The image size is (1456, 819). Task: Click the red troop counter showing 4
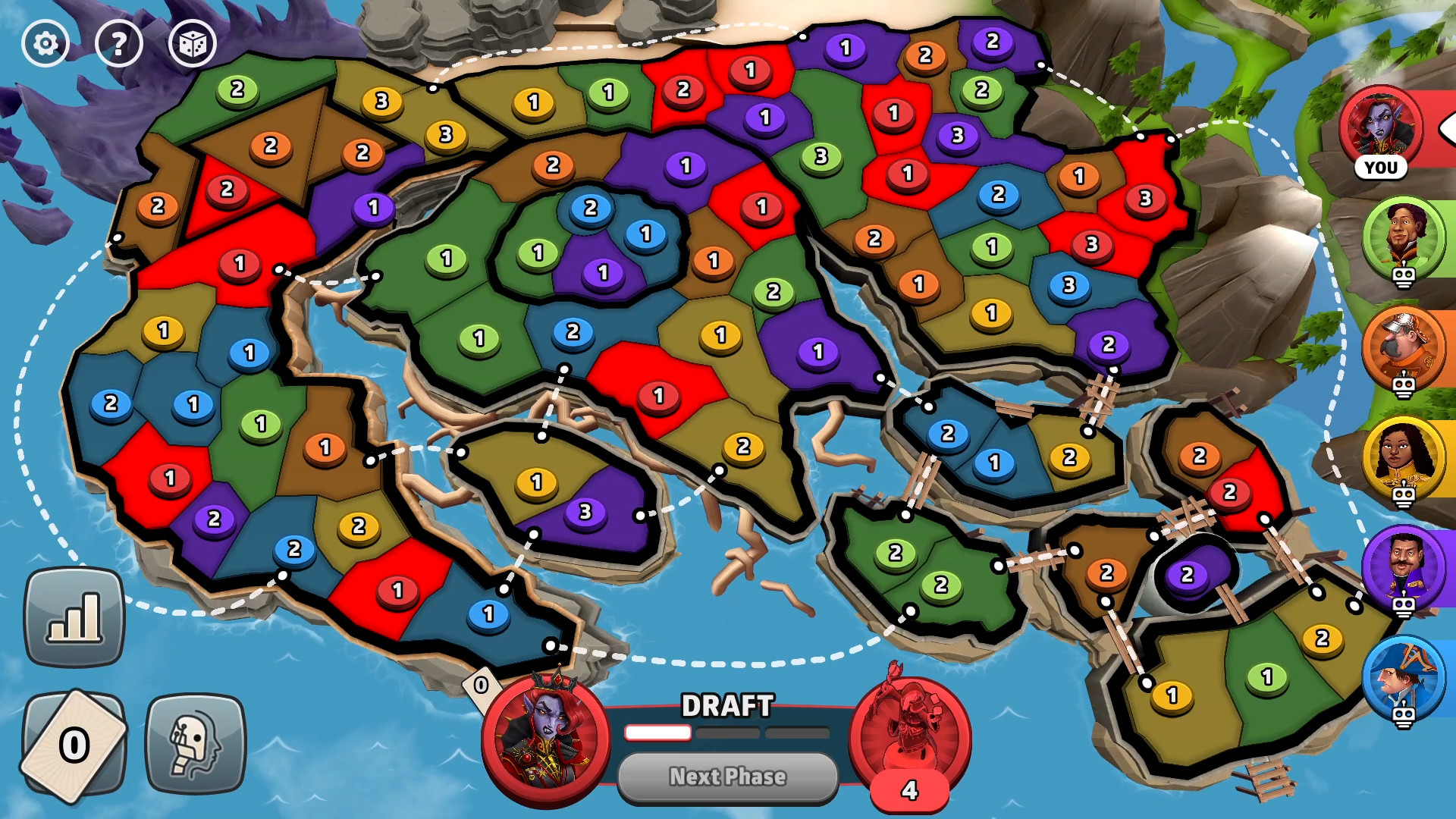click(x=908, y=789)
